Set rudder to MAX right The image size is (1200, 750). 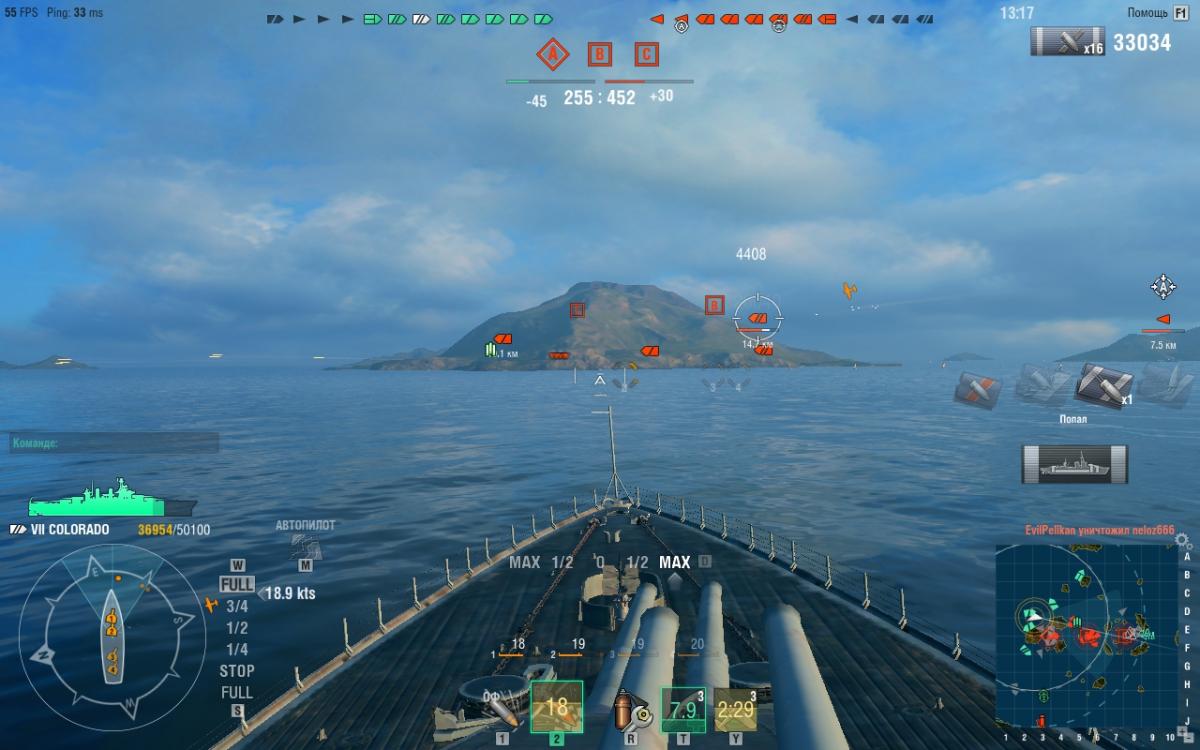675,562
